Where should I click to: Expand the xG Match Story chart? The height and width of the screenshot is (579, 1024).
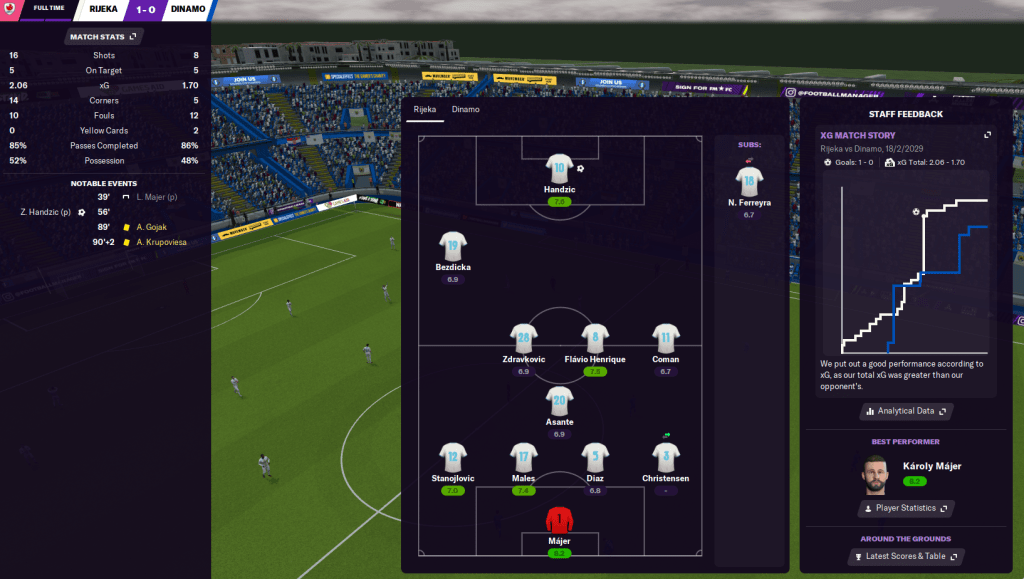(987, 135)
